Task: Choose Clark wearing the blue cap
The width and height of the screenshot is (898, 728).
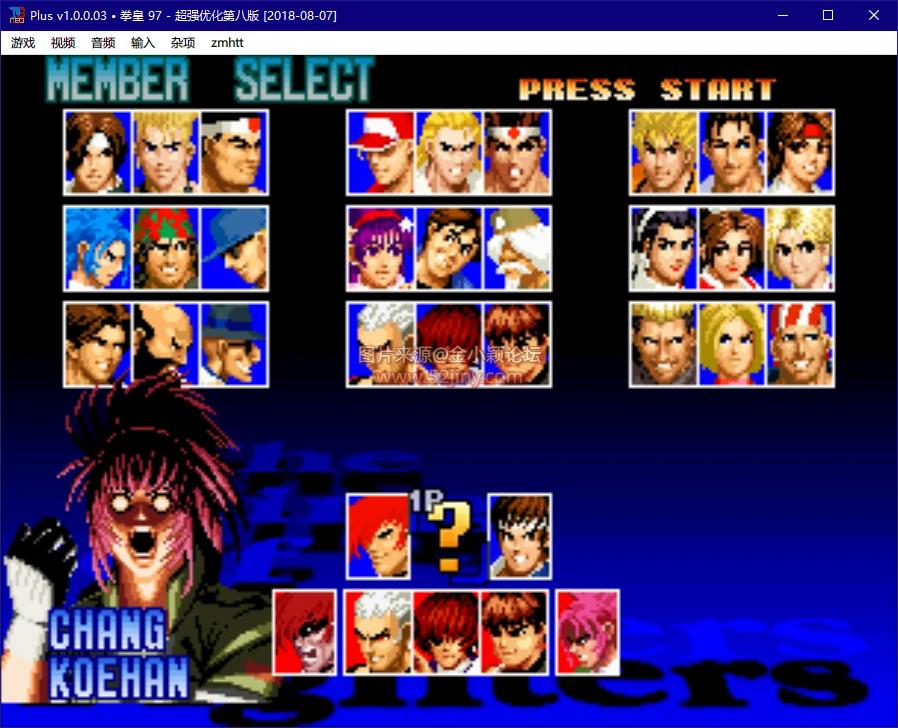Action: [234, 249]
